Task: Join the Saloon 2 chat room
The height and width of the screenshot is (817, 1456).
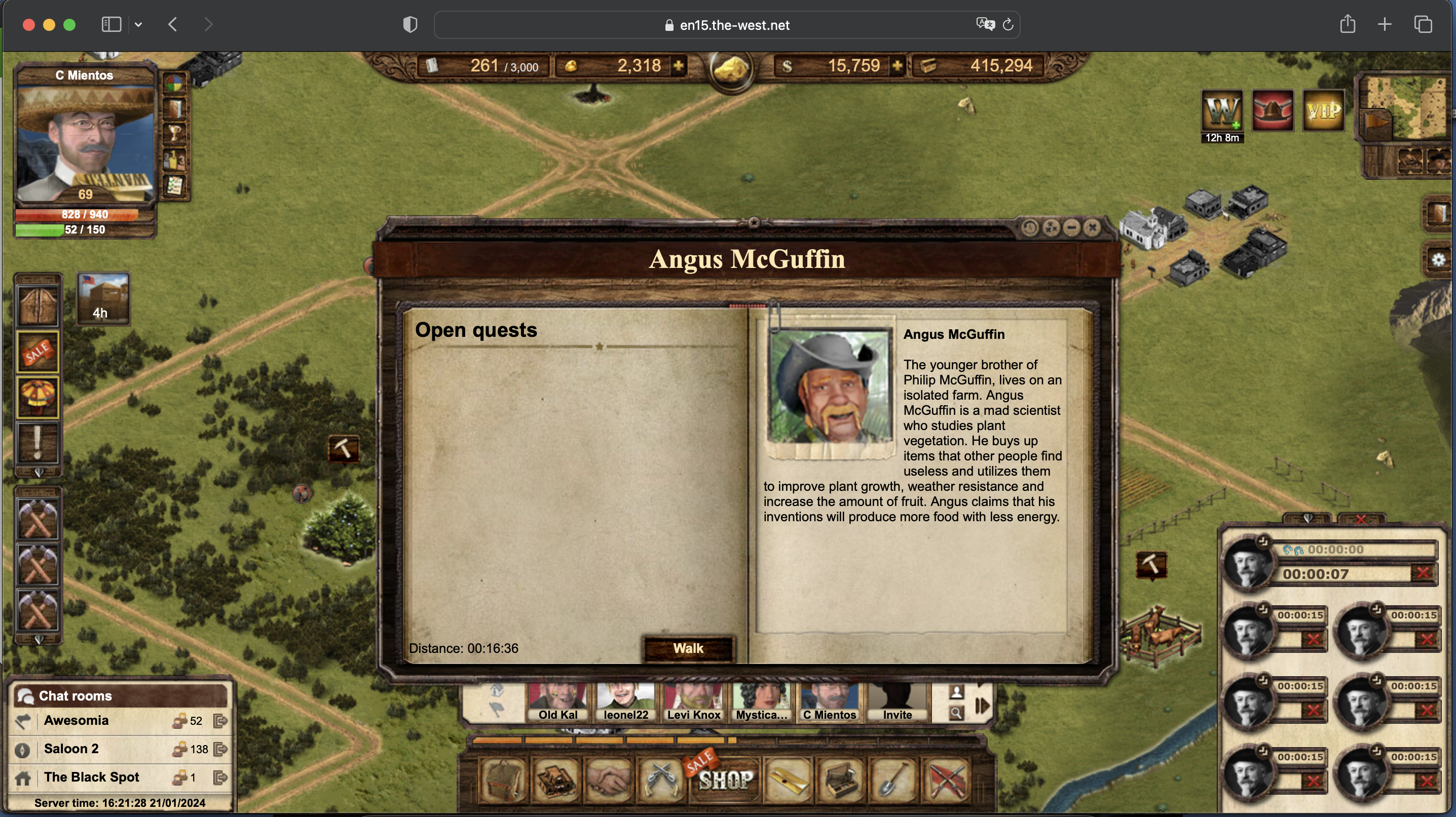Action: coord(71,749)
